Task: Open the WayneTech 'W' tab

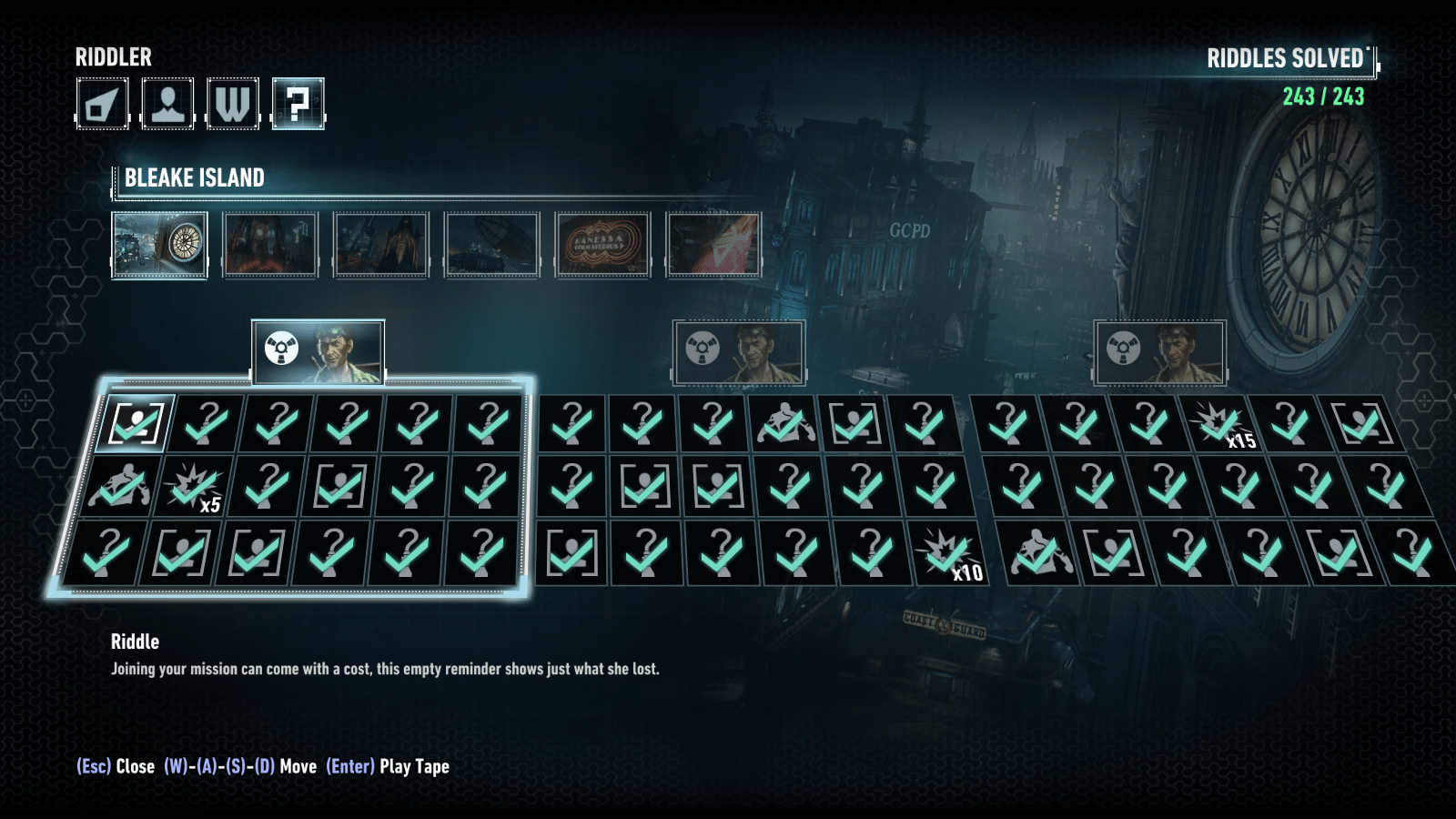Action: 233,104
